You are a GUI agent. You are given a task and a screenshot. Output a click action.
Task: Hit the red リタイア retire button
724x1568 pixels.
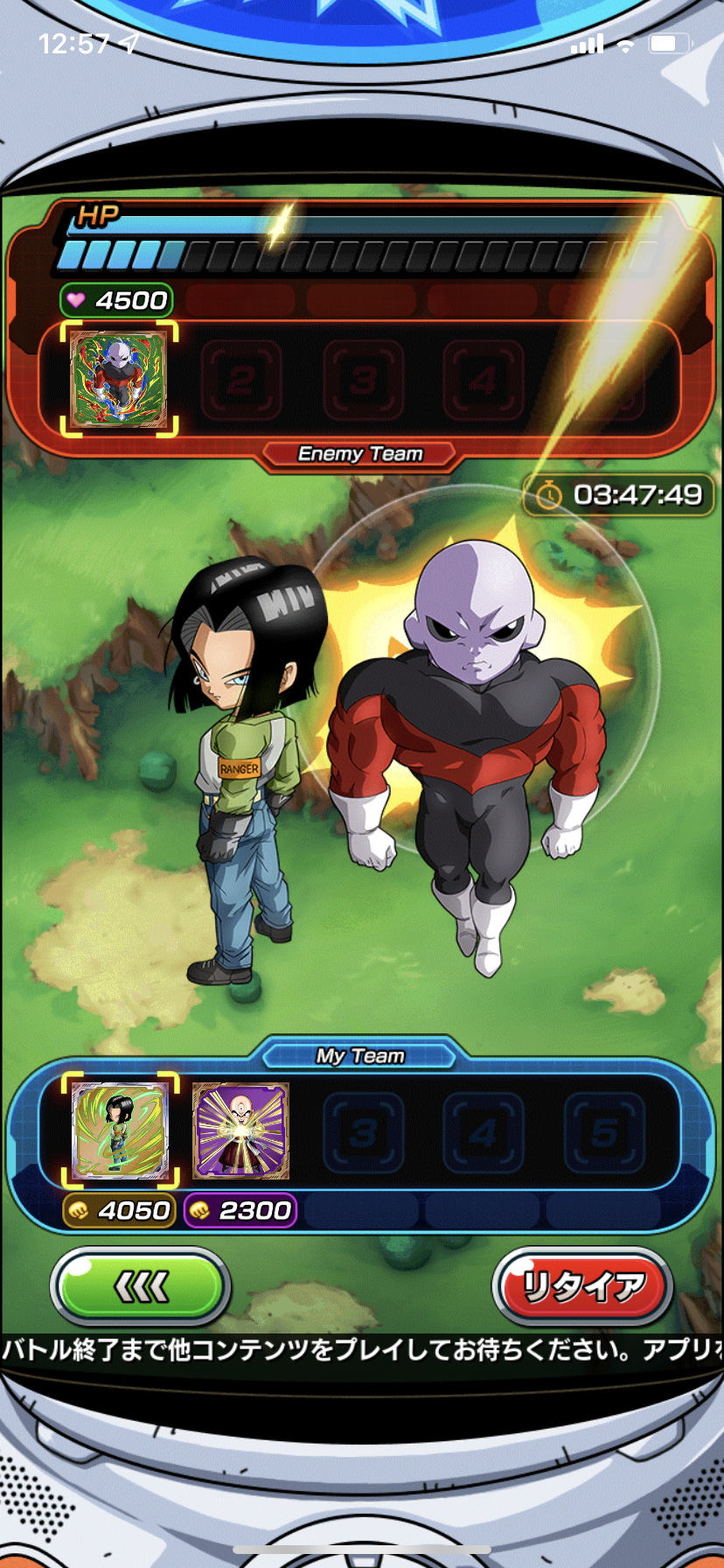[x=582, y=1286]
